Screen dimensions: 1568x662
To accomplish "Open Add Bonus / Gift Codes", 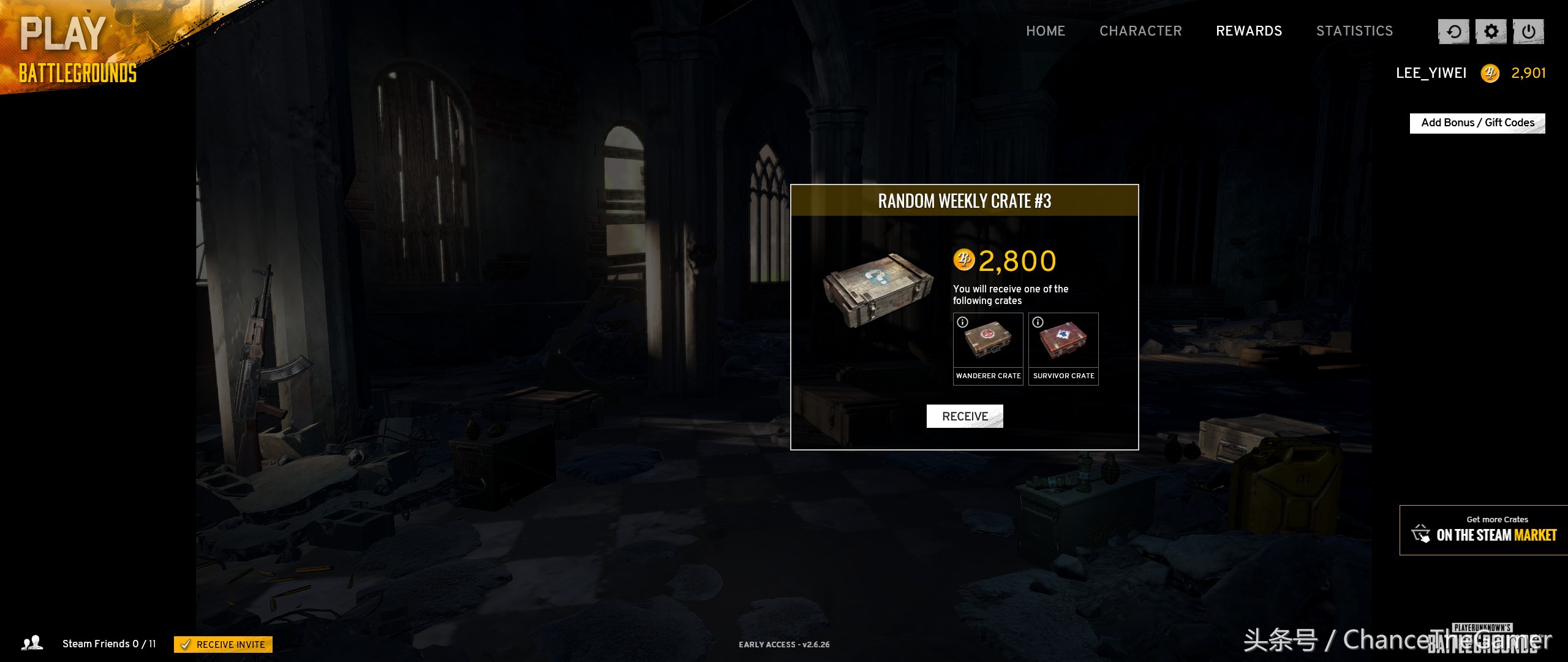I will pos(1477,123).
